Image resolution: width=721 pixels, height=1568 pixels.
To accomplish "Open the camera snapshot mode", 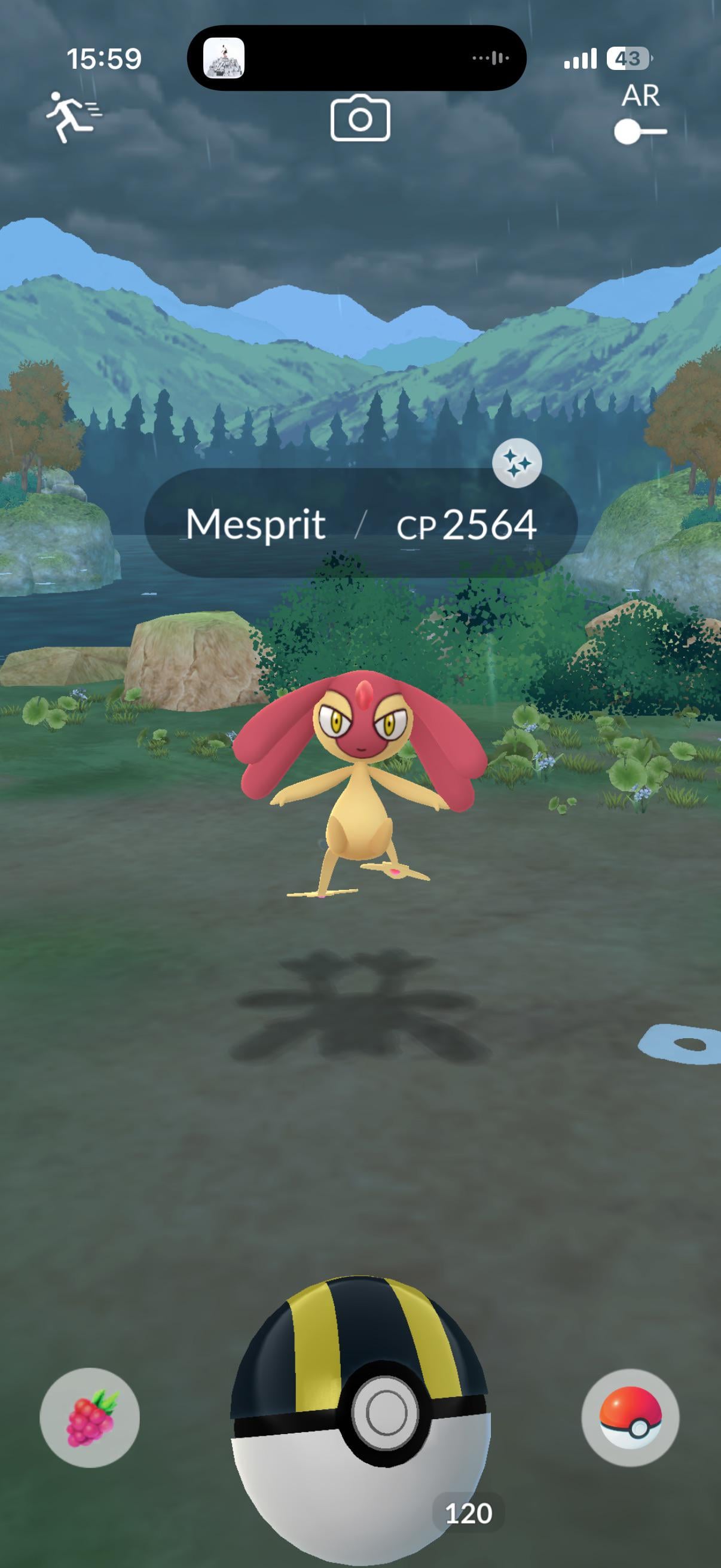I will pyautogui.click(x=360, y=118).
